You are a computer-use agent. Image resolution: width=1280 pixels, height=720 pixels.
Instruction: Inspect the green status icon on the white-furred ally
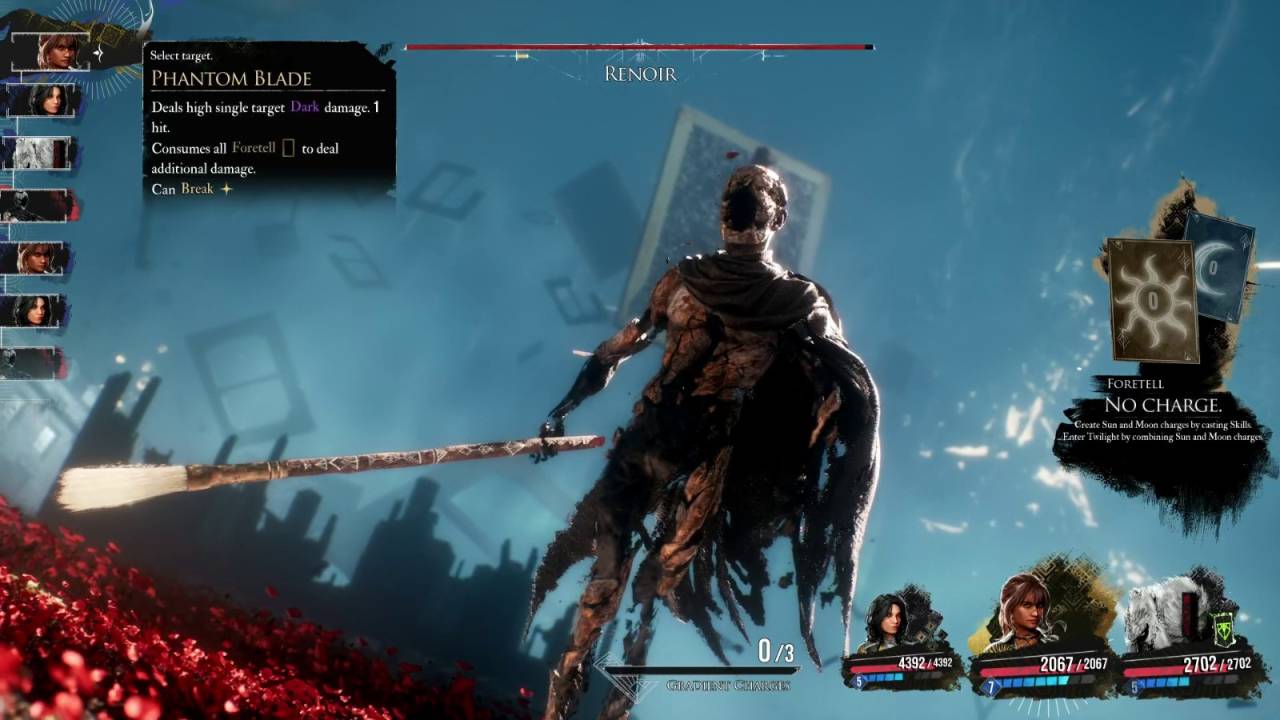tap(1221, 630)
